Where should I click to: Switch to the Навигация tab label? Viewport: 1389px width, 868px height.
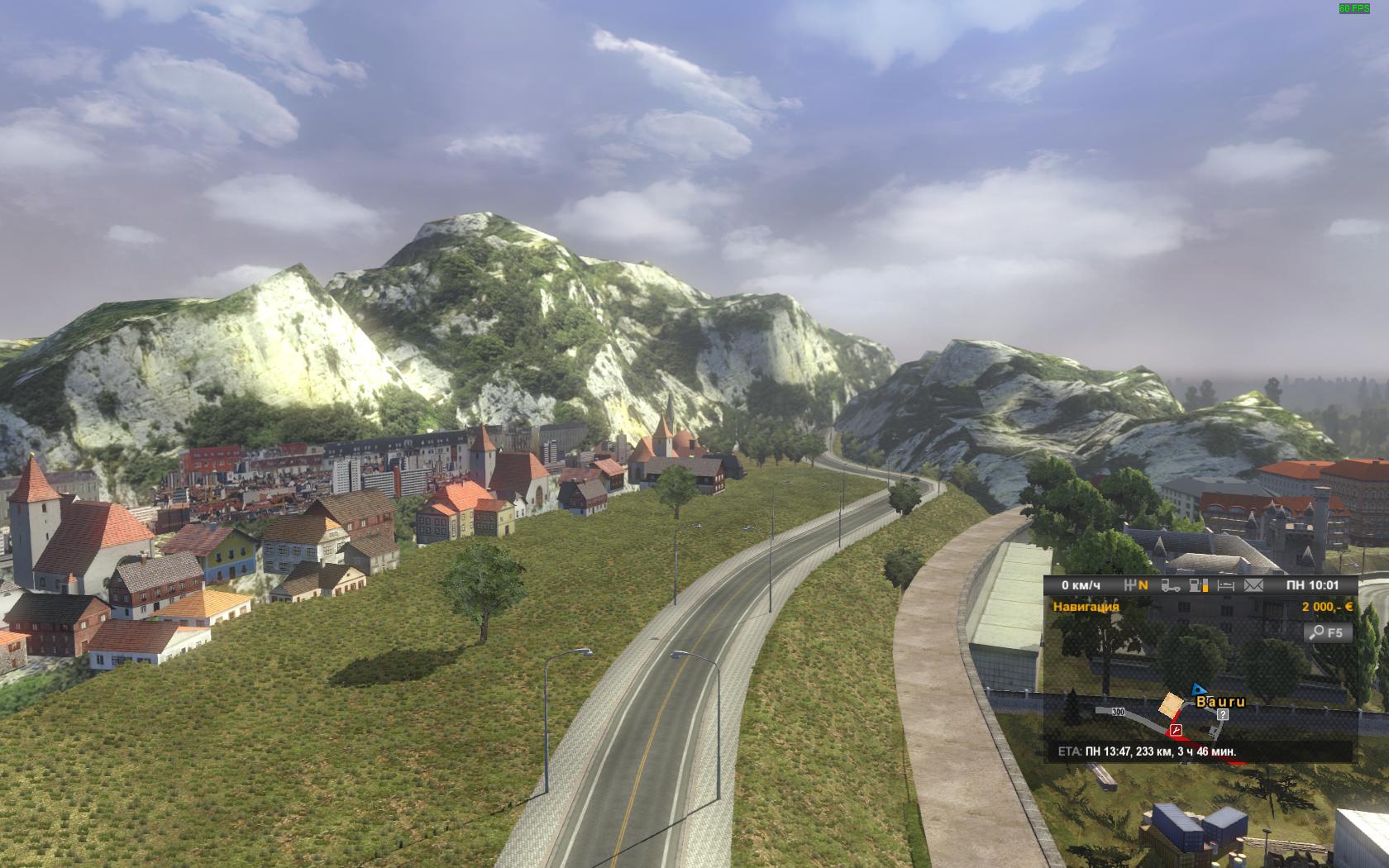coord(1086,606)
